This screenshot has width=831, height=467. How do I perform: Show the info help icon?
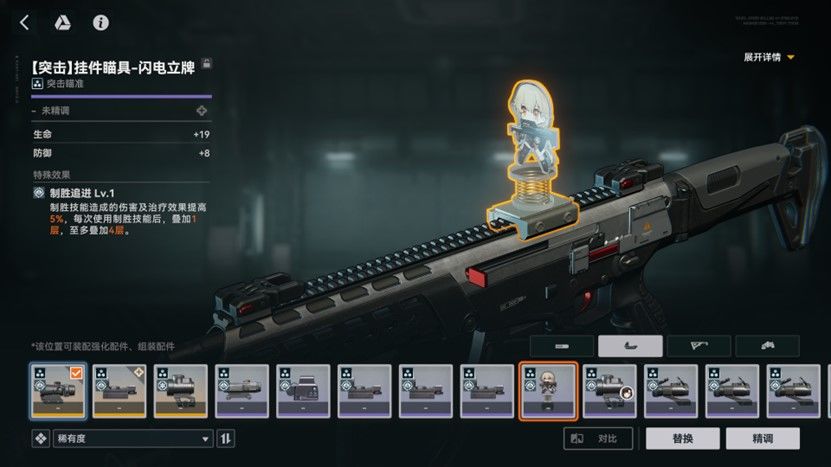[100, 22]
